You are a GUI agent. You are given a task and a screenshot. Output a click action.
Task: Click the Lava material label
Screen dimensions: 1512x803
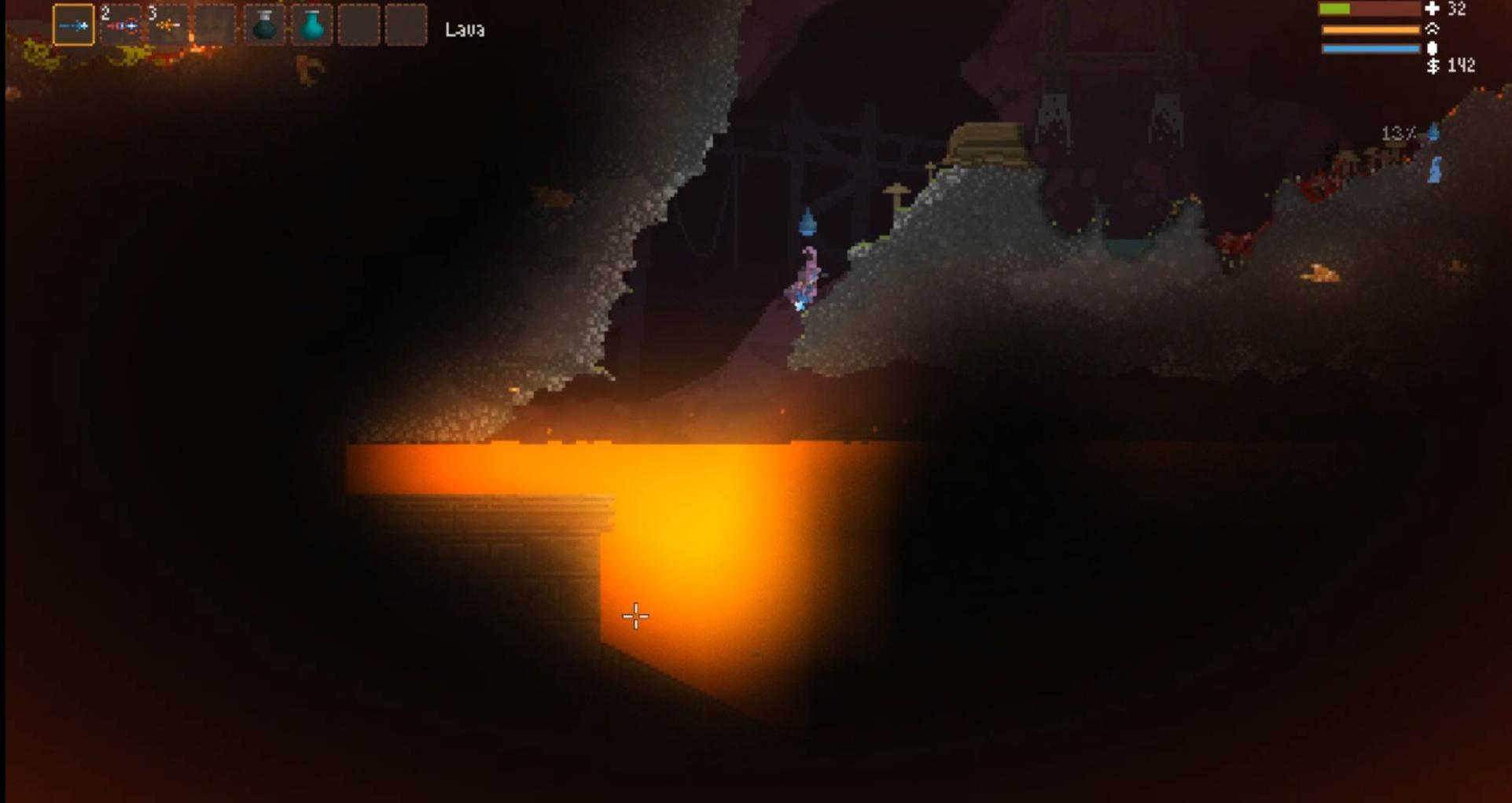tap(464, 29)
